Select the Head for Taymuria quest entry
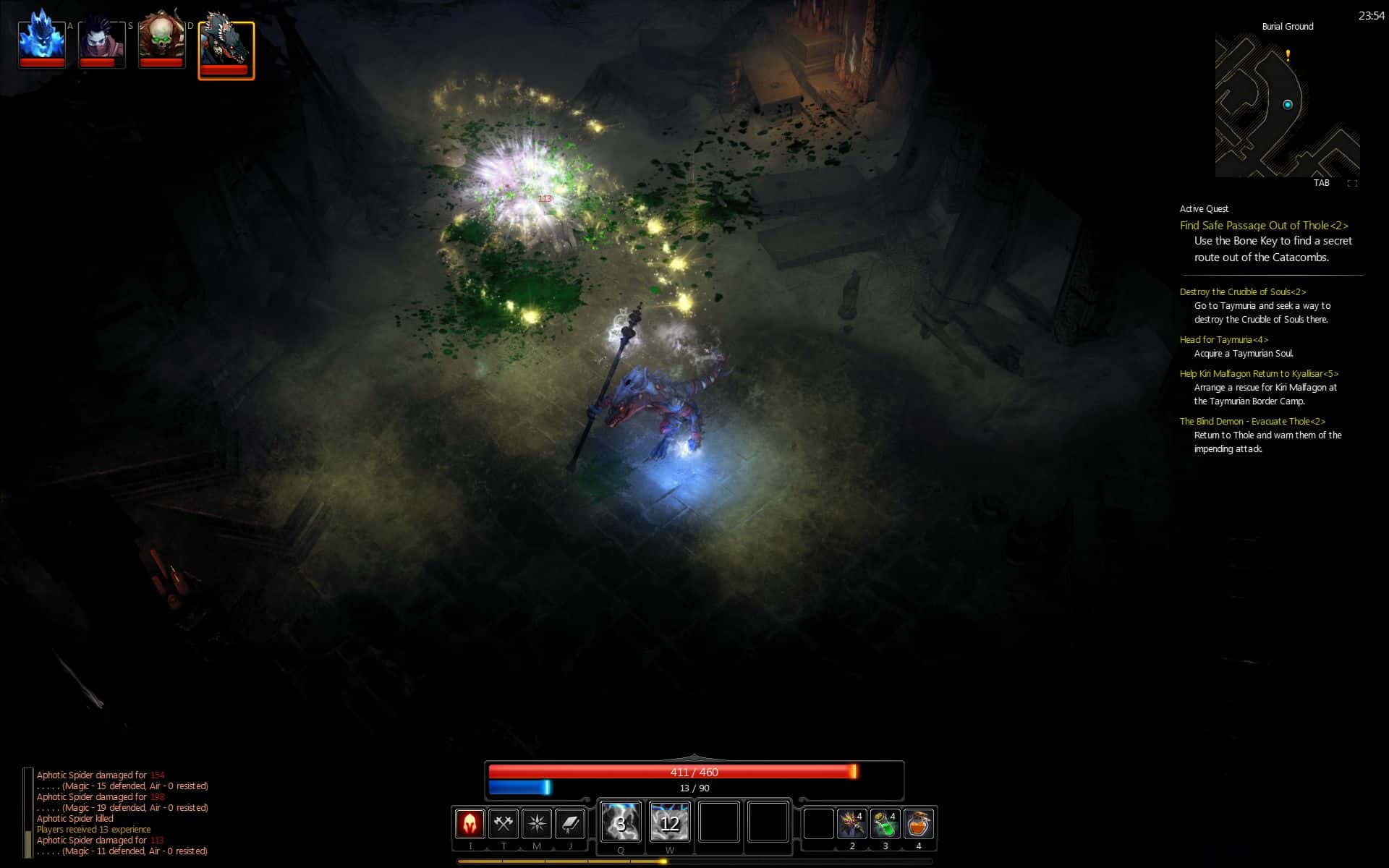Viewport: 1389px width, 868px height. coord(1223,340)
